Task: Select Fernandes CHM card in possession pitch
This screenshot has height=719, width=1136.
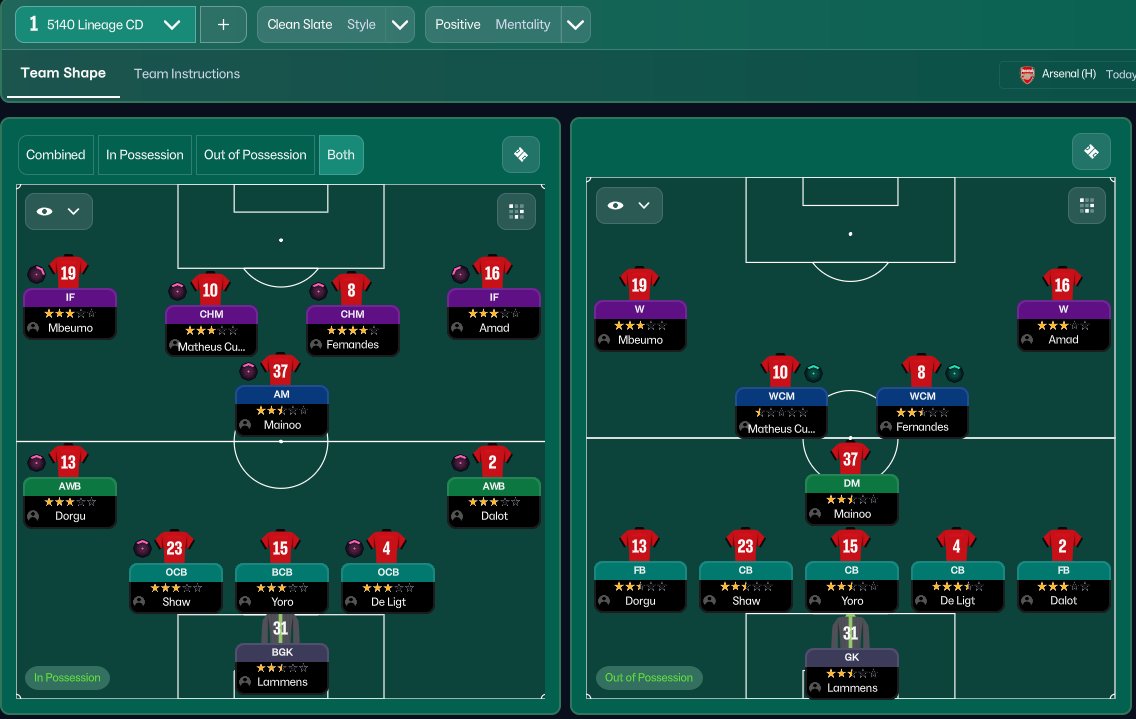Action: click(352, 330)
